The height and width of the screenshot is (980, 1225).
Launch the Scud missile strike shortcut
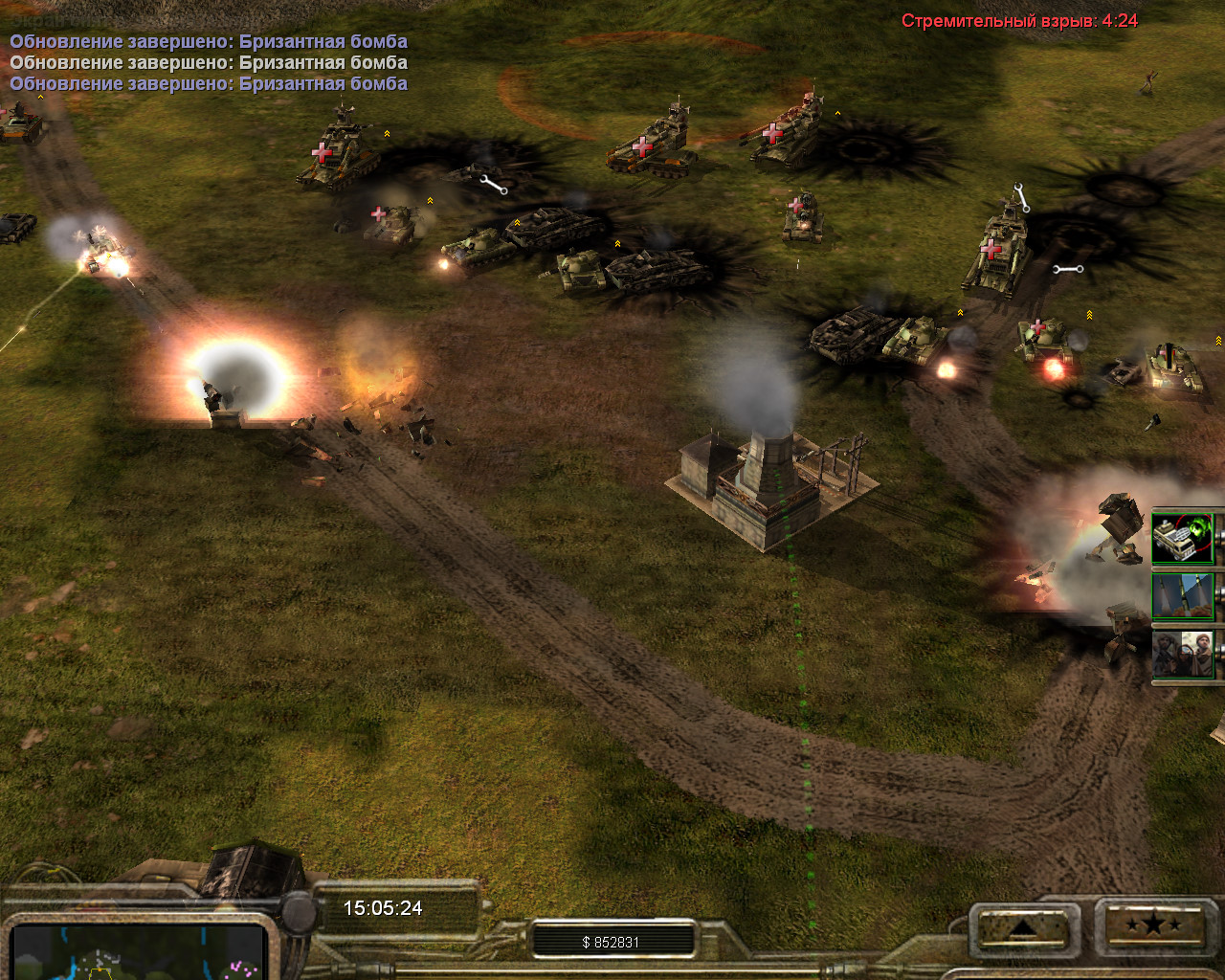coord(1183,596)
